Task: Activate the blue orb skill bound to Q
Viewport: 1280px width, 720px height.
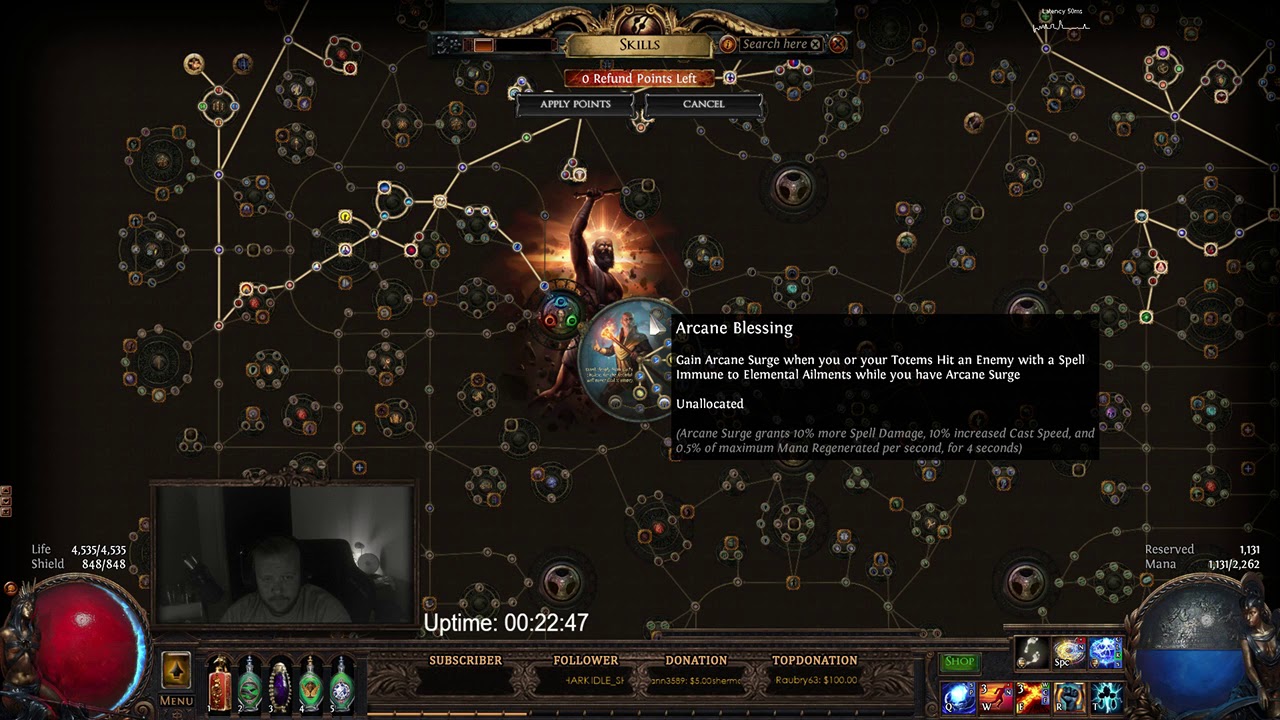Action: point(957,697)
